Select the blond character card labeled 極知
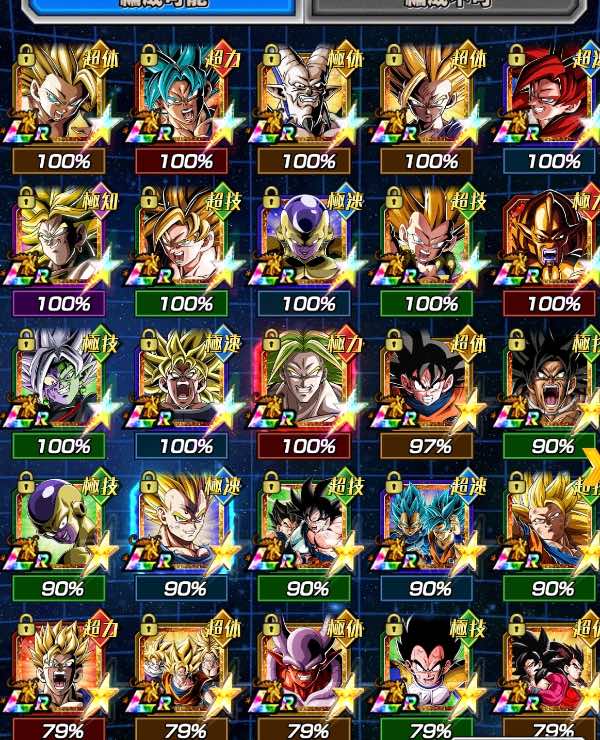This screenshot has height=740, width=600. coord(64,238)
